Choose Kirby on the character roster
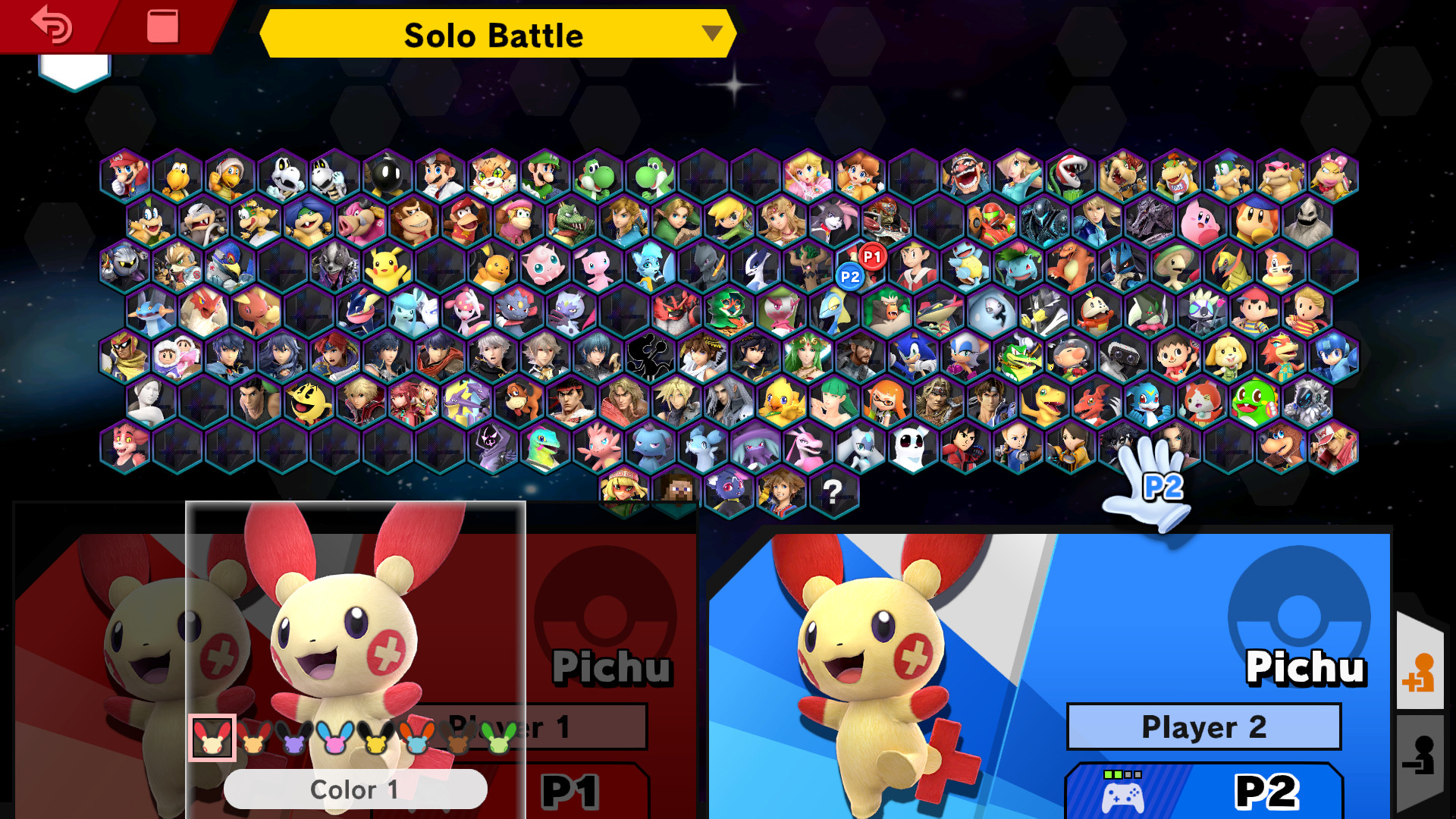The width and height of the screenshot is (1456, 819). click(x=1200, y=221)
